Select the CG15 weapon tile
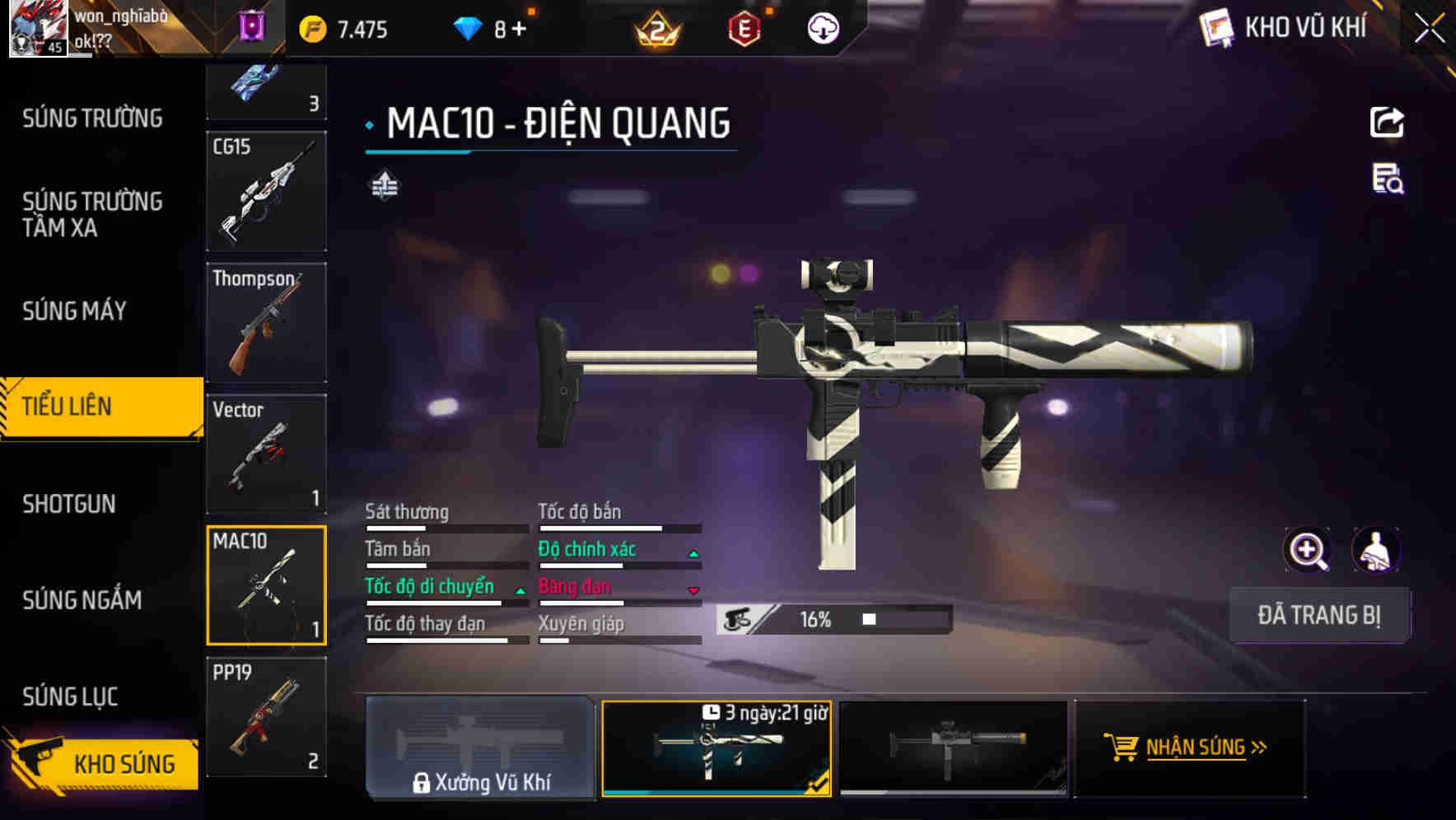1456x820 pixels. click(x=266, y=191)
